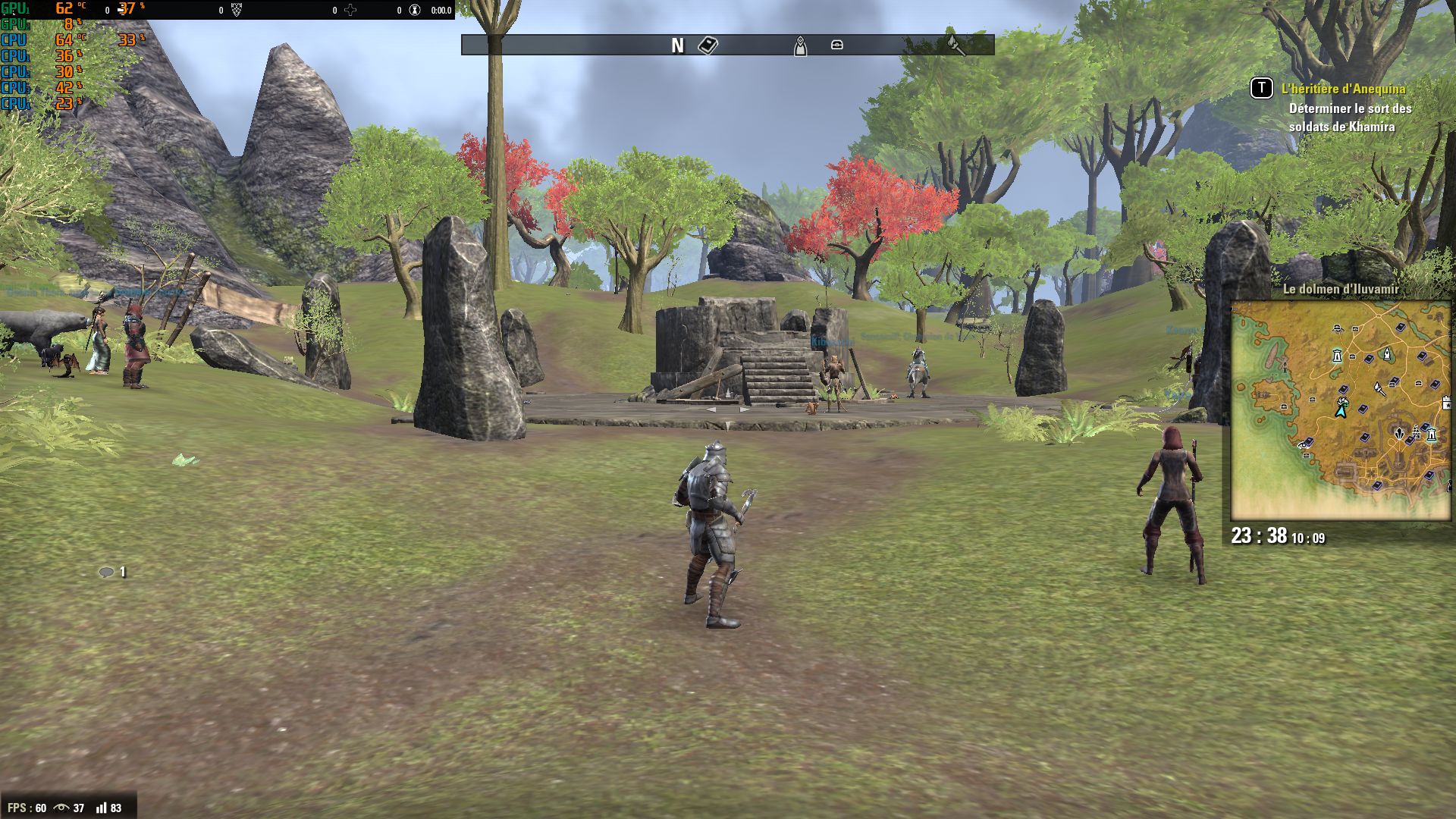Click the 23:38 clock under the minimap
The image size is (1456, 819).
coord(1260,536)
